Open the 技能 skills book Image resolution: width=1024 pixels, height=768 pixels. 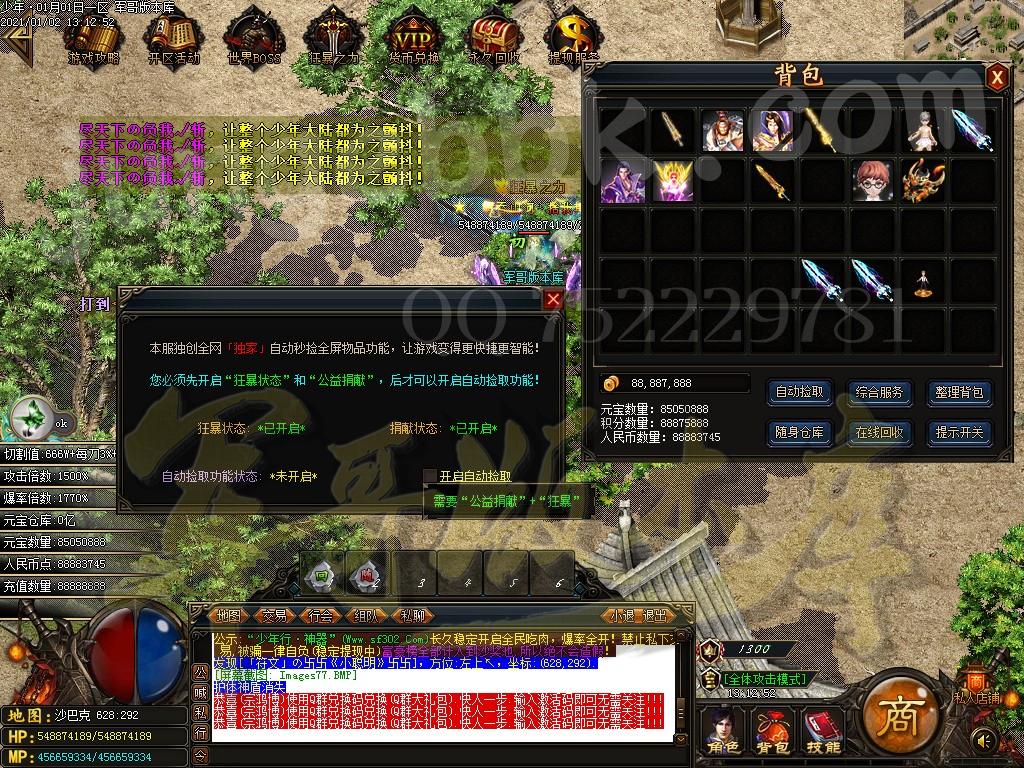[x=823, y=730]
